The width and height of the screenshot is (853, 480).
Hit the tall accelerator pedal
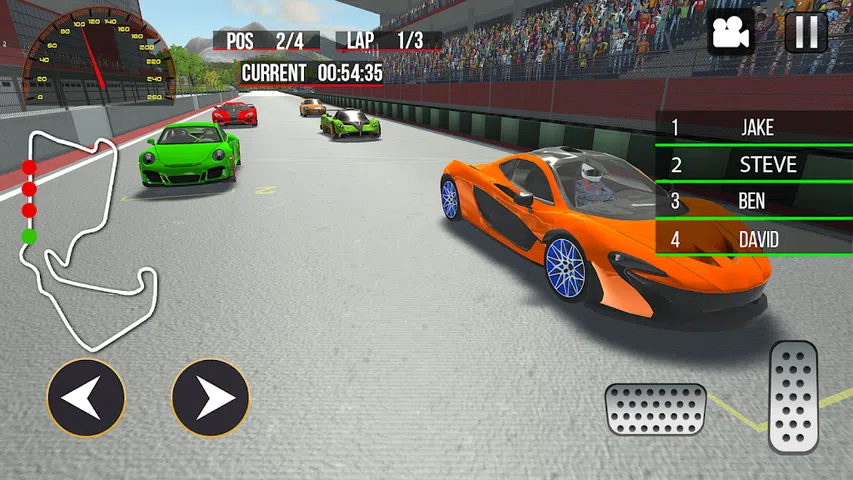(x=793, y=396)
